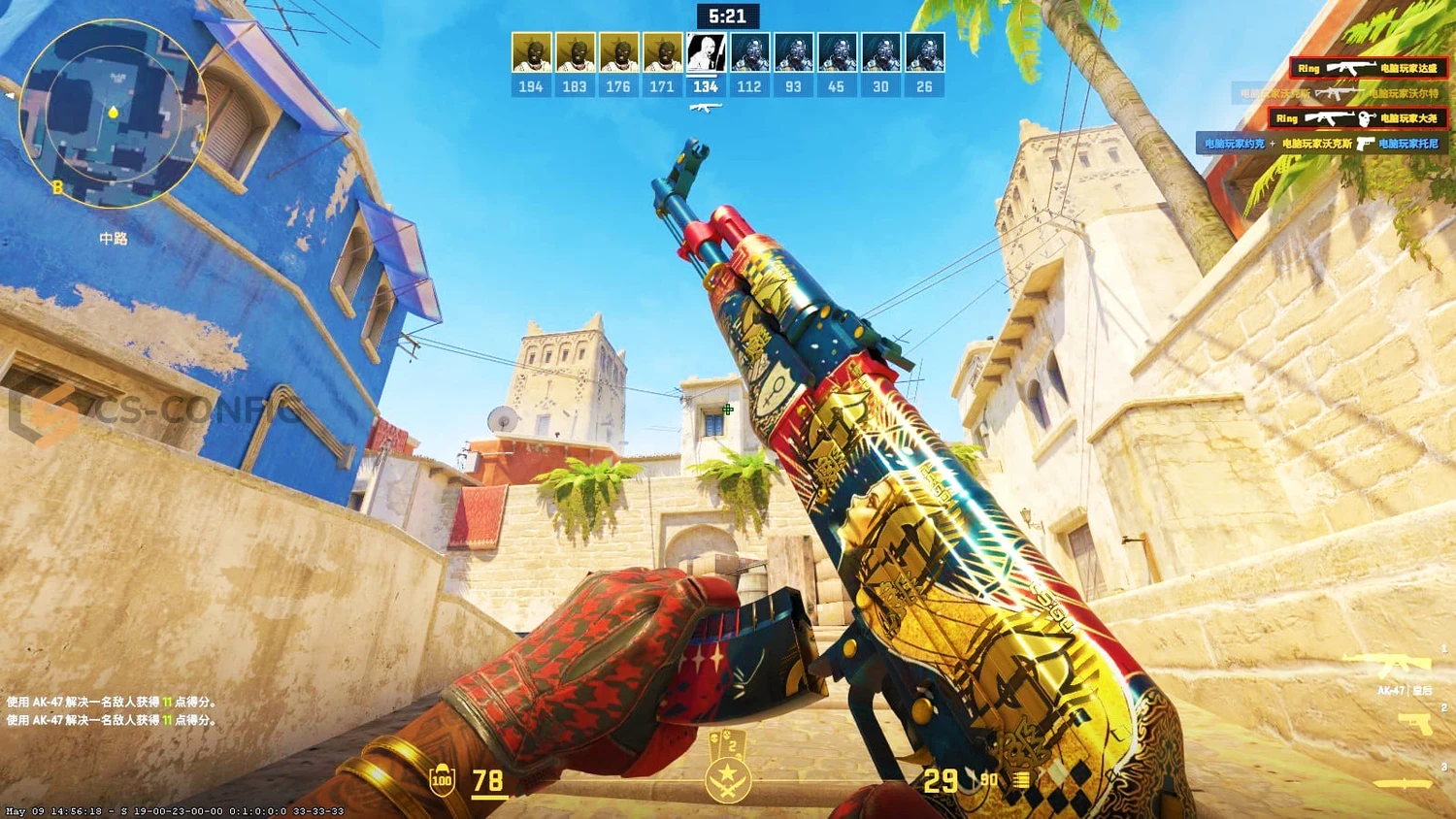
Task: Click player name 电脑玩家达盛 in kill feed
Action: 1408,69
